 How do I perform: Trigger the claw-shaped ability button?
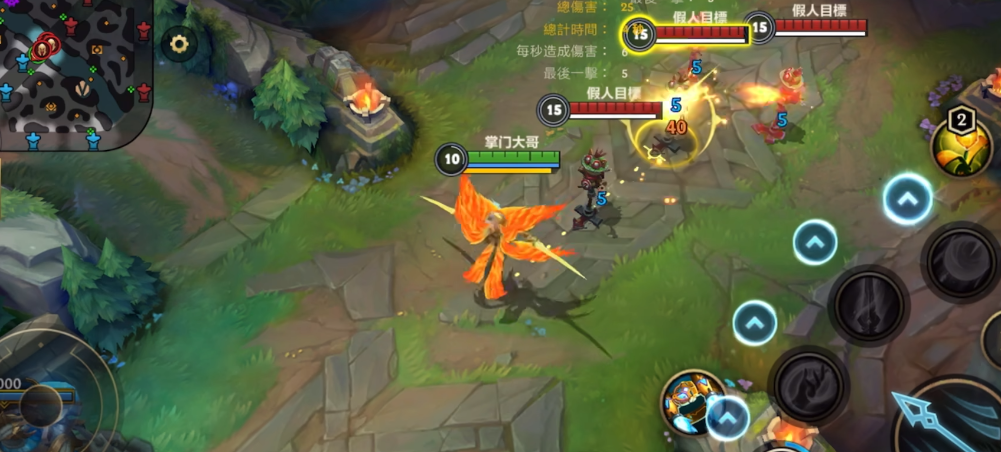(x=808, y=385)
